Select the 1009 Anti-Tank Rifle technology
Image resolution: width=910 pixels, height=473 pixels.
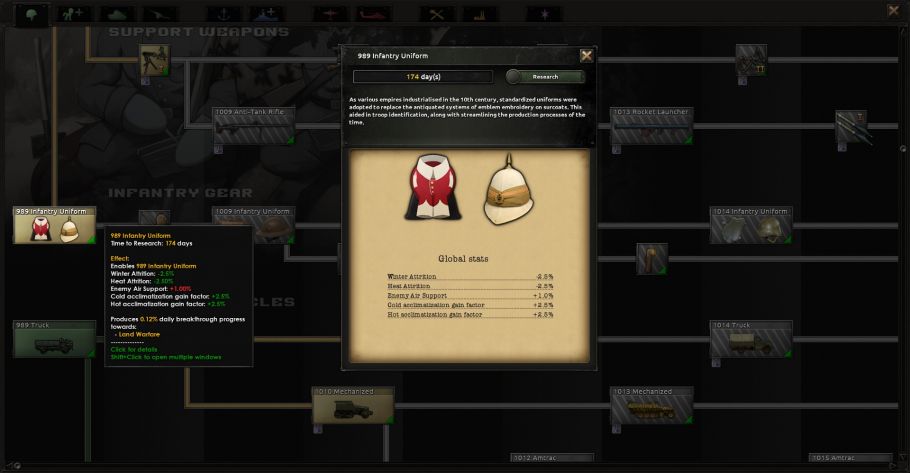pos(253,127)
